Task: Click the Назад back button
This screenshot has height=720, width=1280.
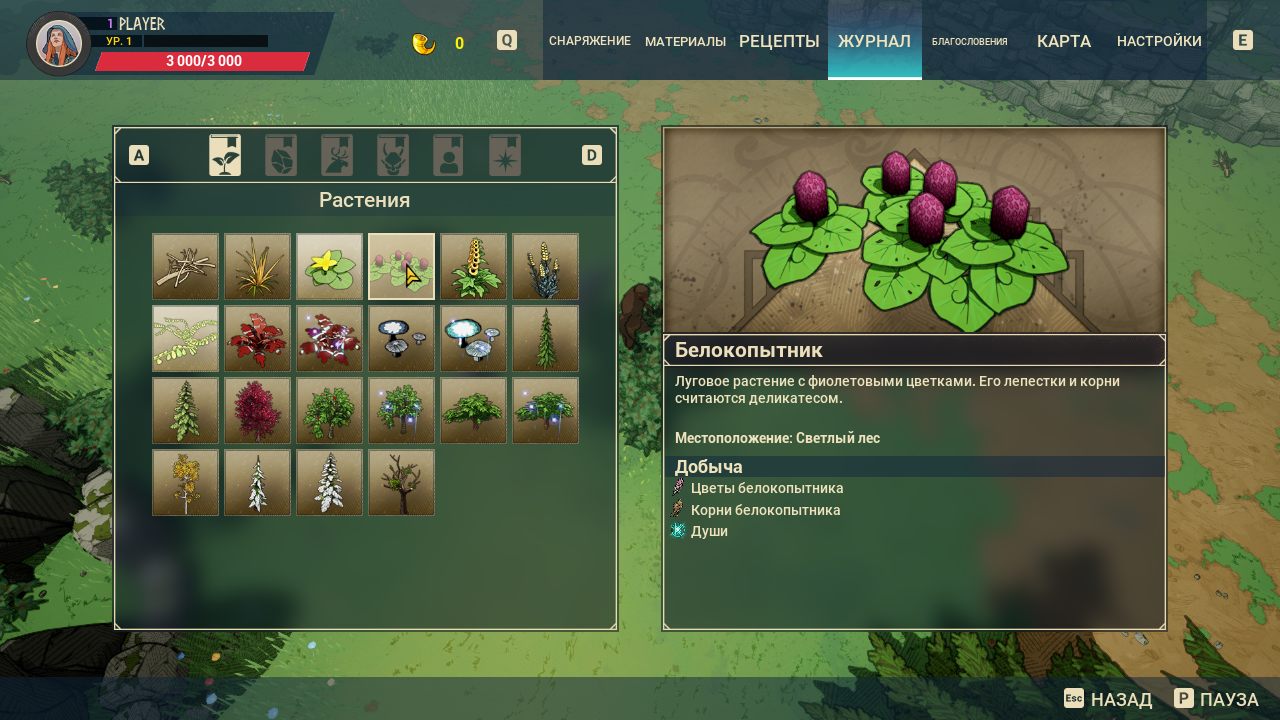Action: (x=1108, y=699)
